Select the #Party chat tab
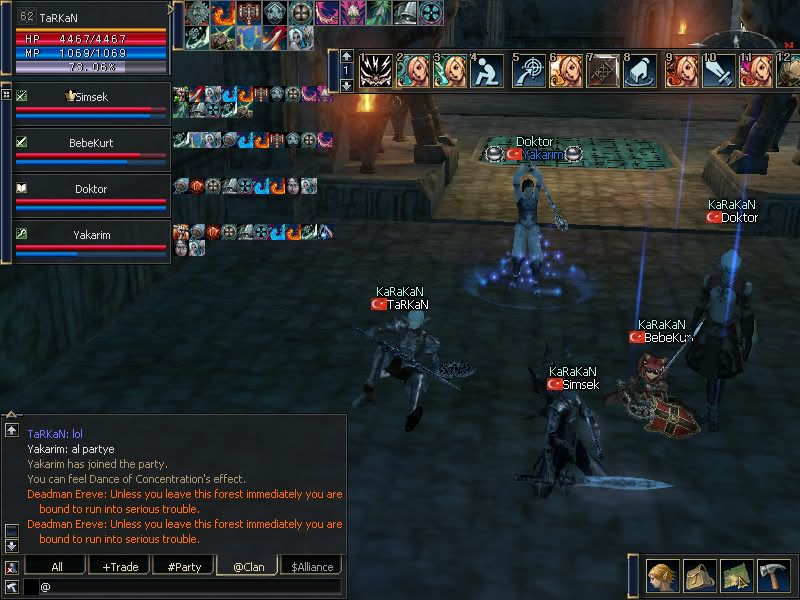The image size is (800, 600). pyautogui.click(x=184, y=566)
